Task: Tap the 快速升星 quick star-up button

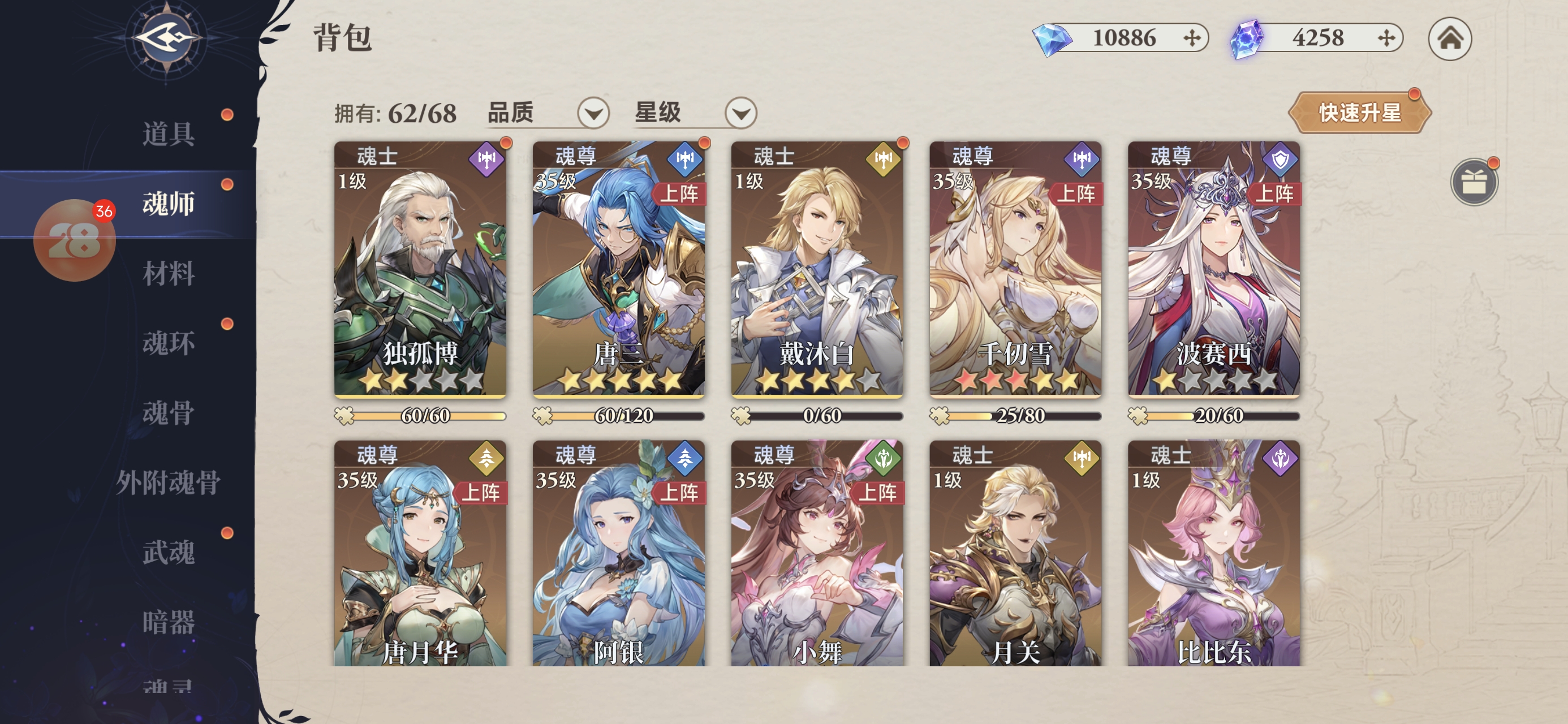Action: click(x=1359, y=113)
